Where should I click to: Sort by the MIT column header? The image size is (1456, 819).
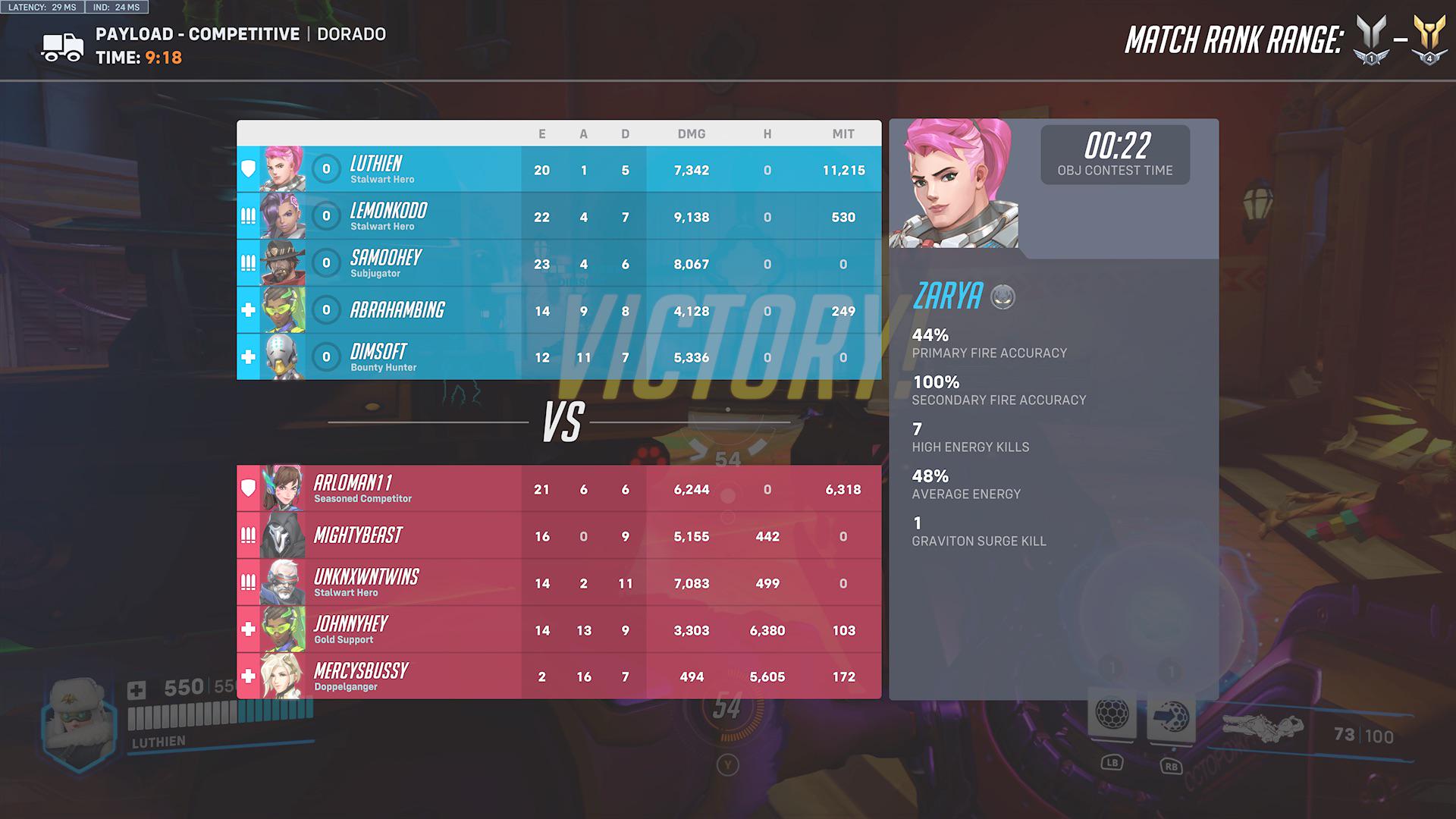coord(844,133)
